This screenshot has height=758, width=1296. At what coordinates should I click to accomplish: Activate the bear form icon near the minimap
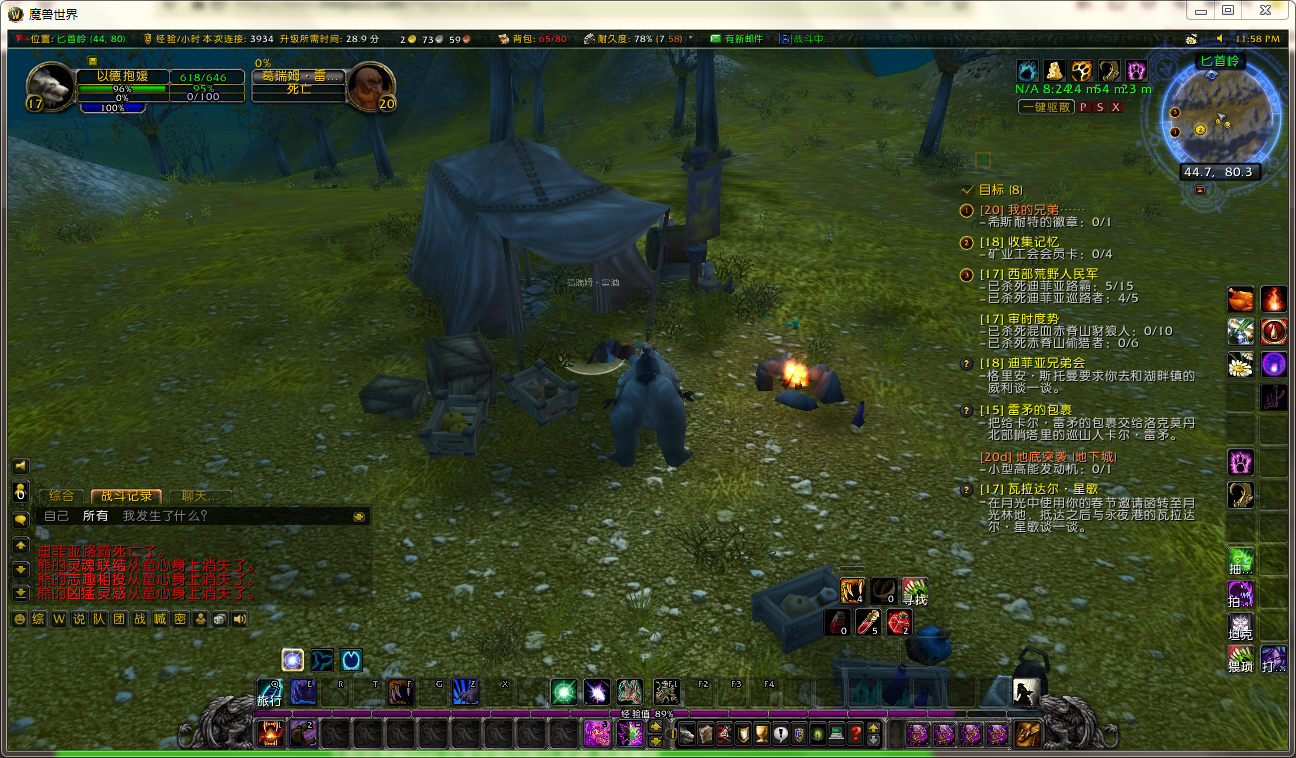(x=1055, y=71)
